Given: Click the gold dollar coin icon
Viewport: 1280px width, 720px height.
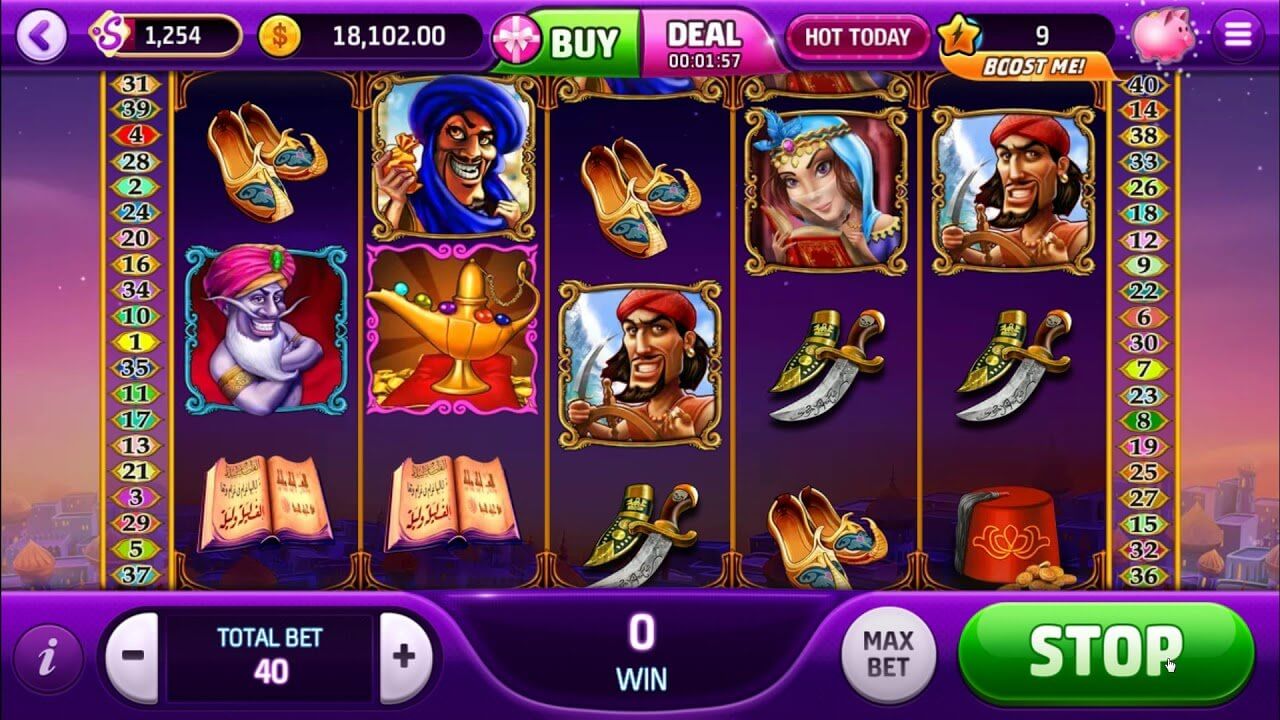Looking at the screenshot, I should (x=280, y=37).
